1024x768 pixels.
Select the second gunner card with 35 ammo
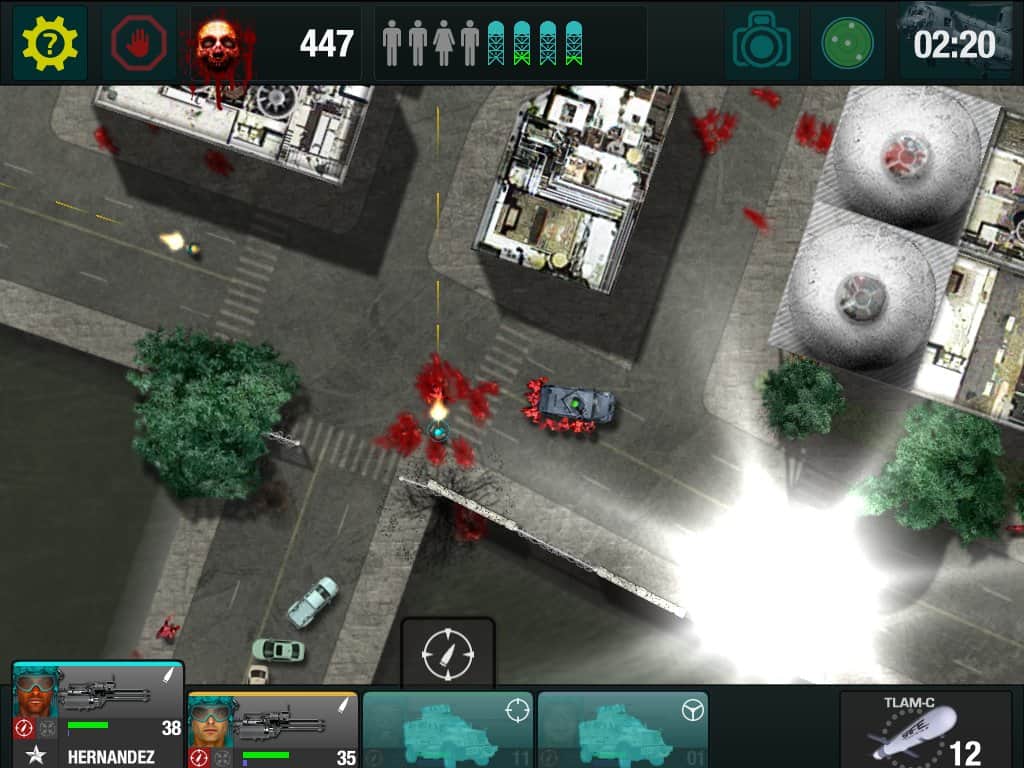272,730
